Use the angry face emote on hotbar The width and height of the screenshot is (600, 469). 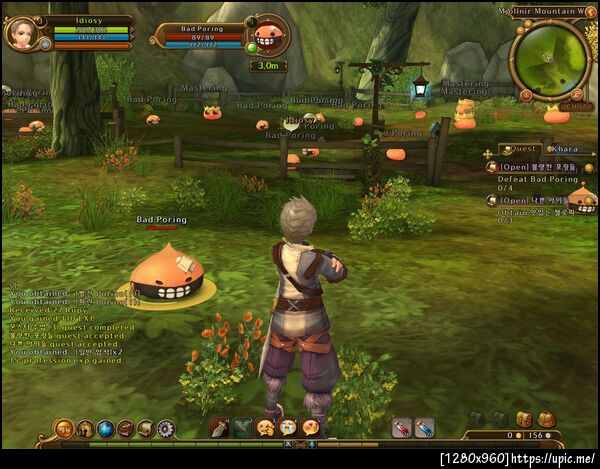[x=265, y=428]
